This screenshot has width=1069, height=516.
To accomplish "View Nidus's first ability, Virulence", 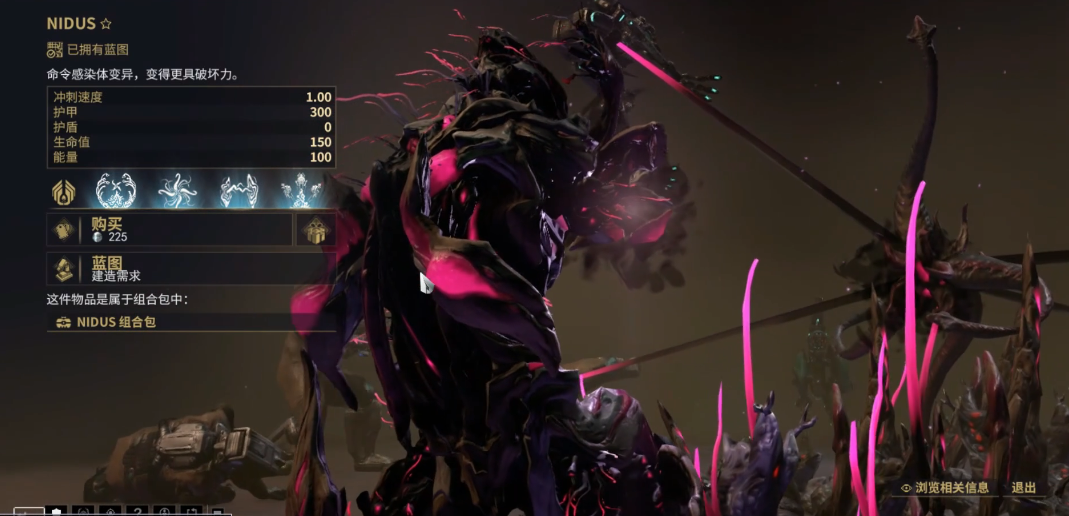I will coord(116,190).
